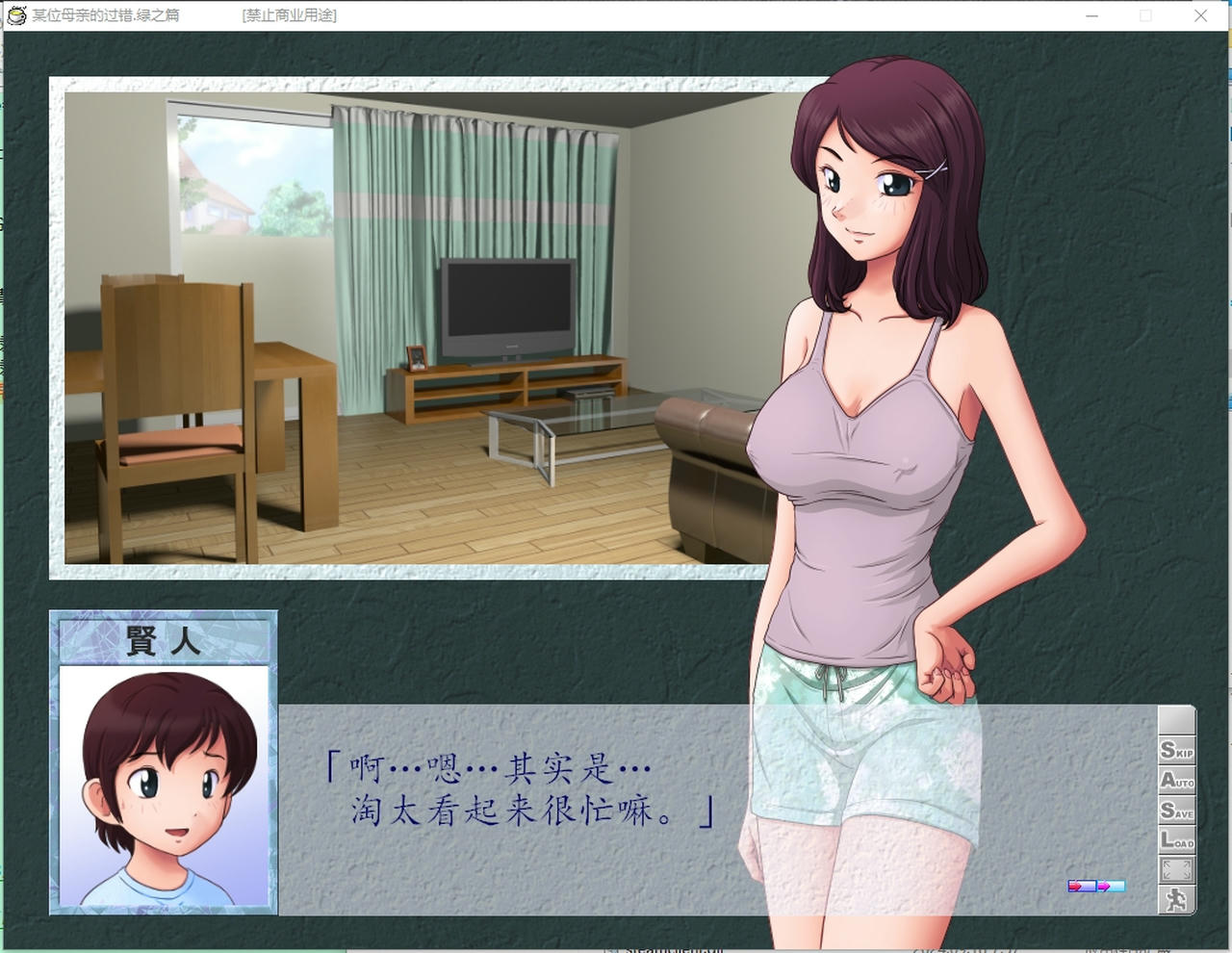Click the blank panel button above SKIP

(x=1177, y=720)
